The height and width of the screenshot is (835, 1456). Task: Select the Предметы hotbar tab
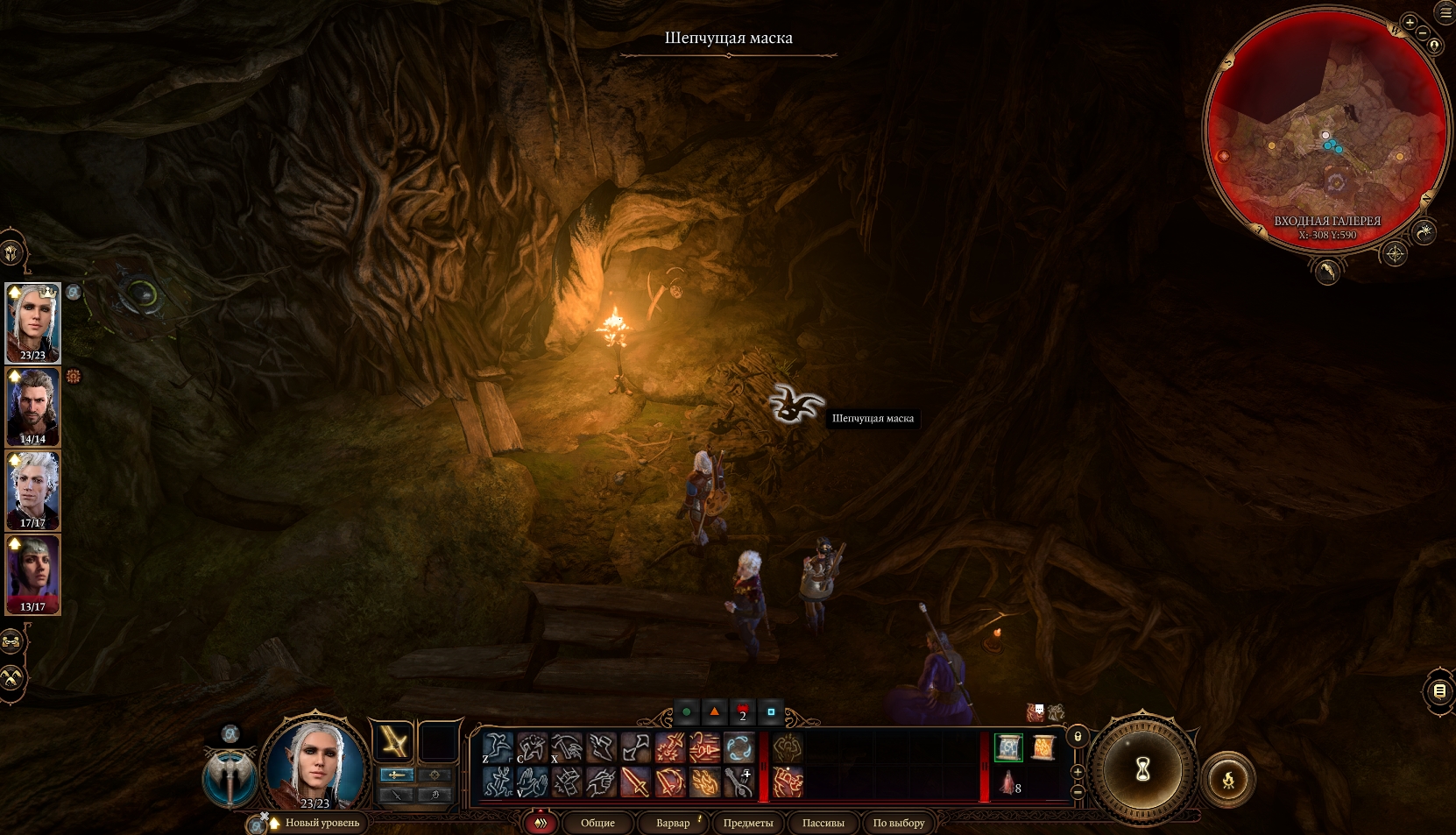pos(748,823)
